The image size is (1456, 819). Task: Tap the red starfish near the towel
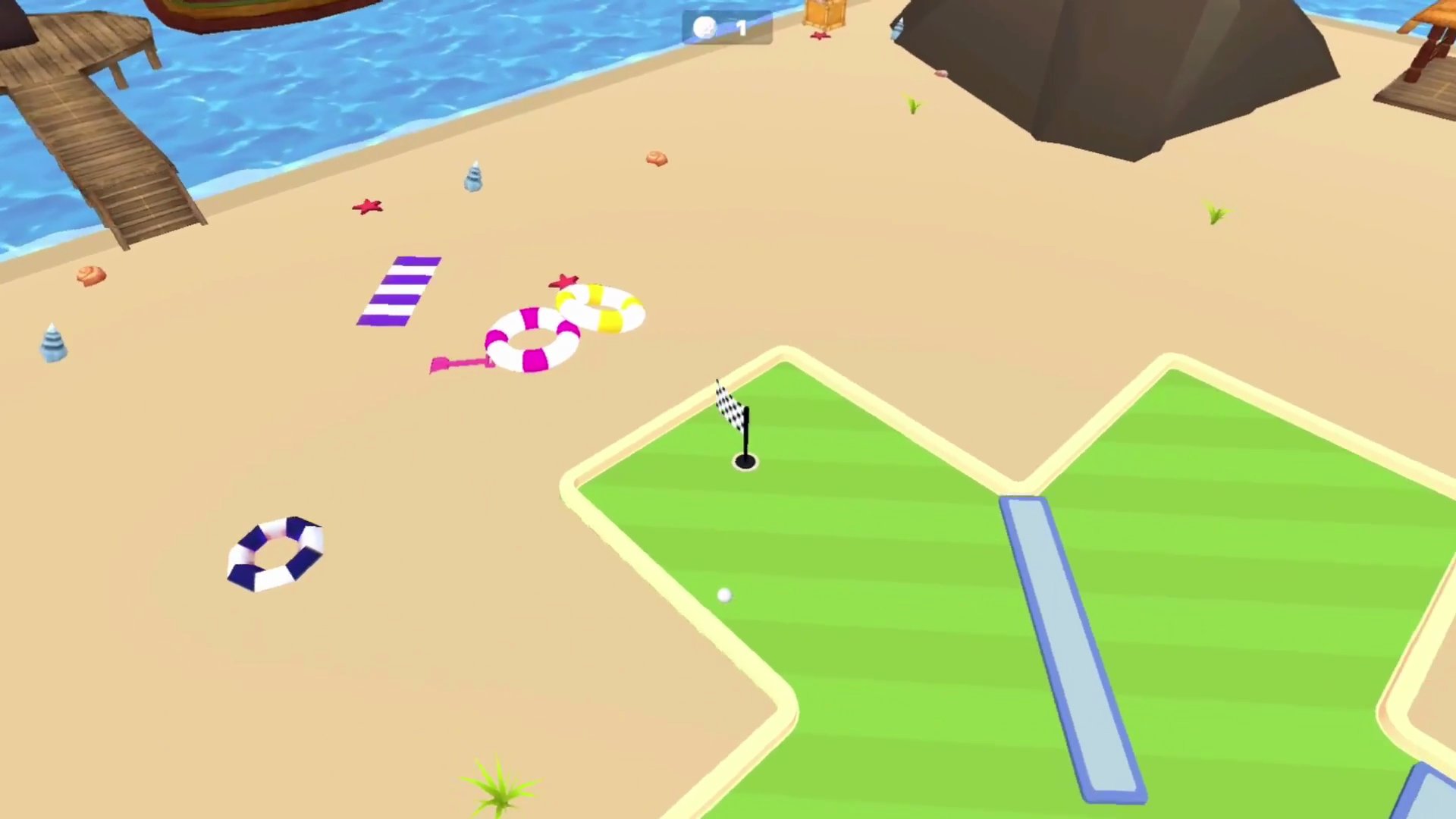(369, 206)
